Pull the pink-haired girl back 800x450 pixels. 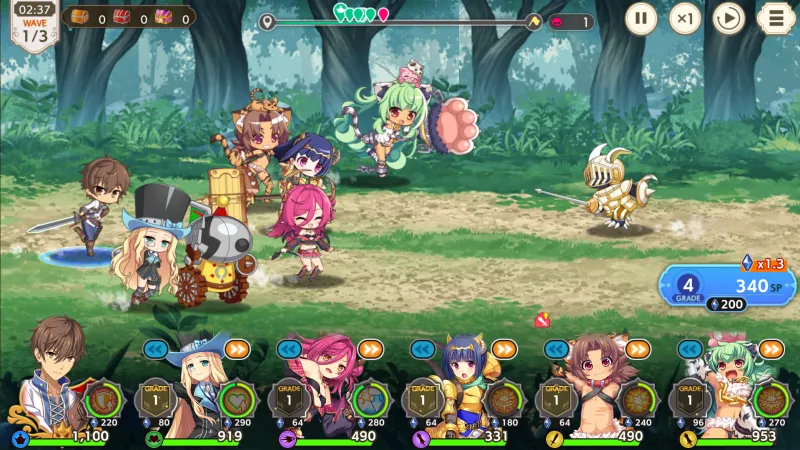pyautogui.click(x=289, y=349)
